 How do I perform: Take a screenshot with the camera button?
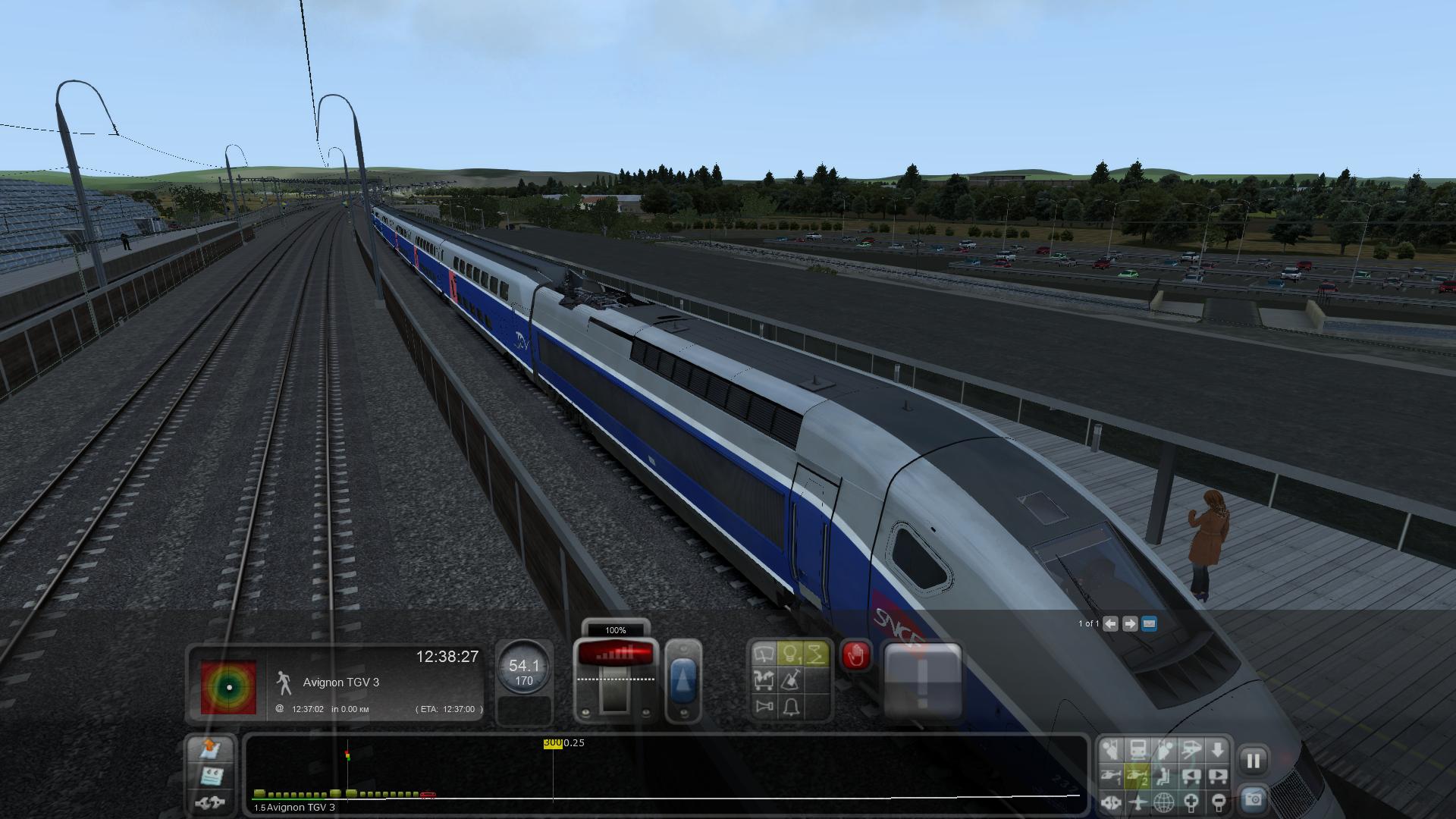coord(1253,800)
